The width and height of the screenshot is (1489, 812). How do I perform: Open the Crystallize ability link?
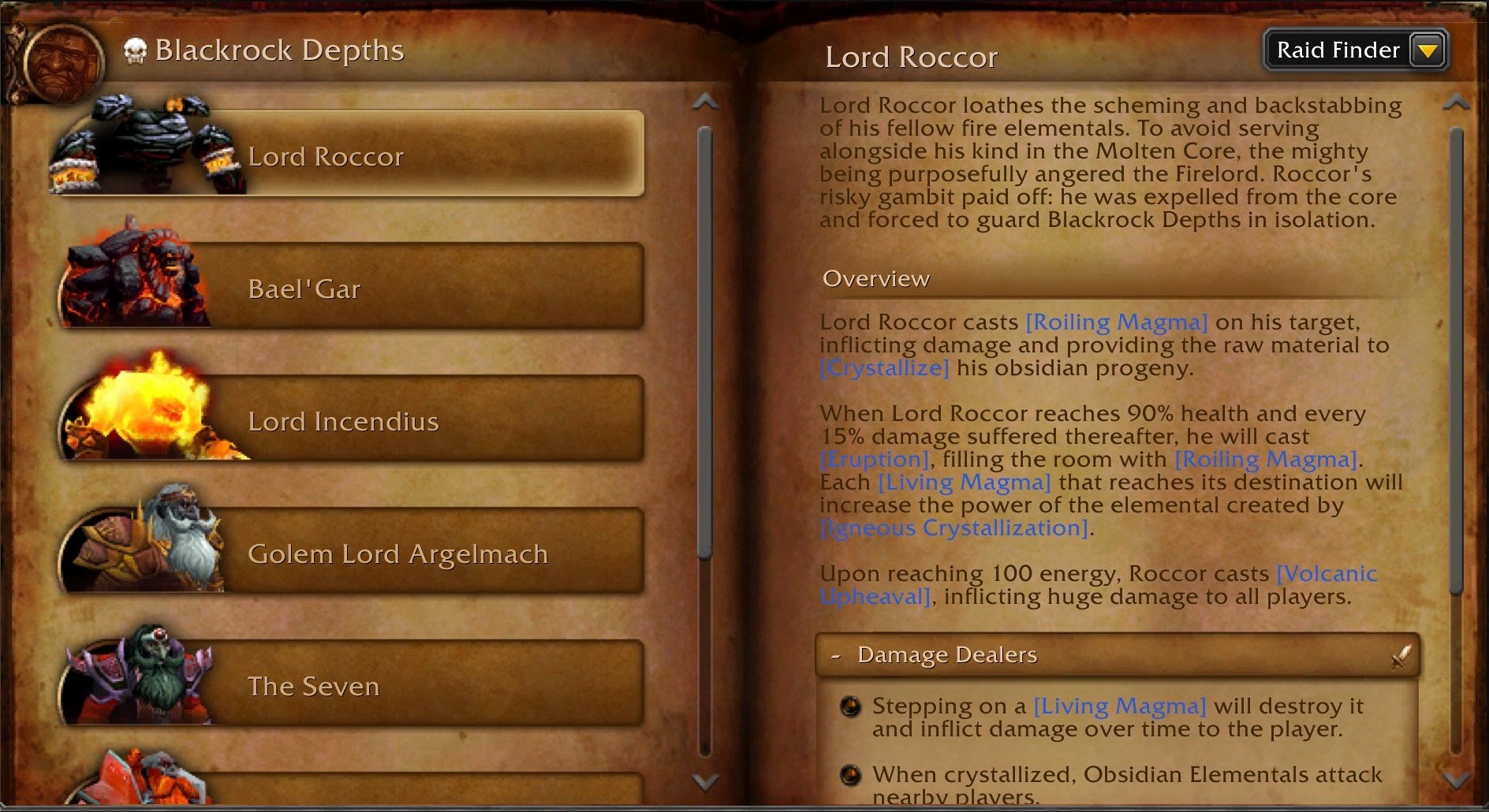click(x=884, y=367)
